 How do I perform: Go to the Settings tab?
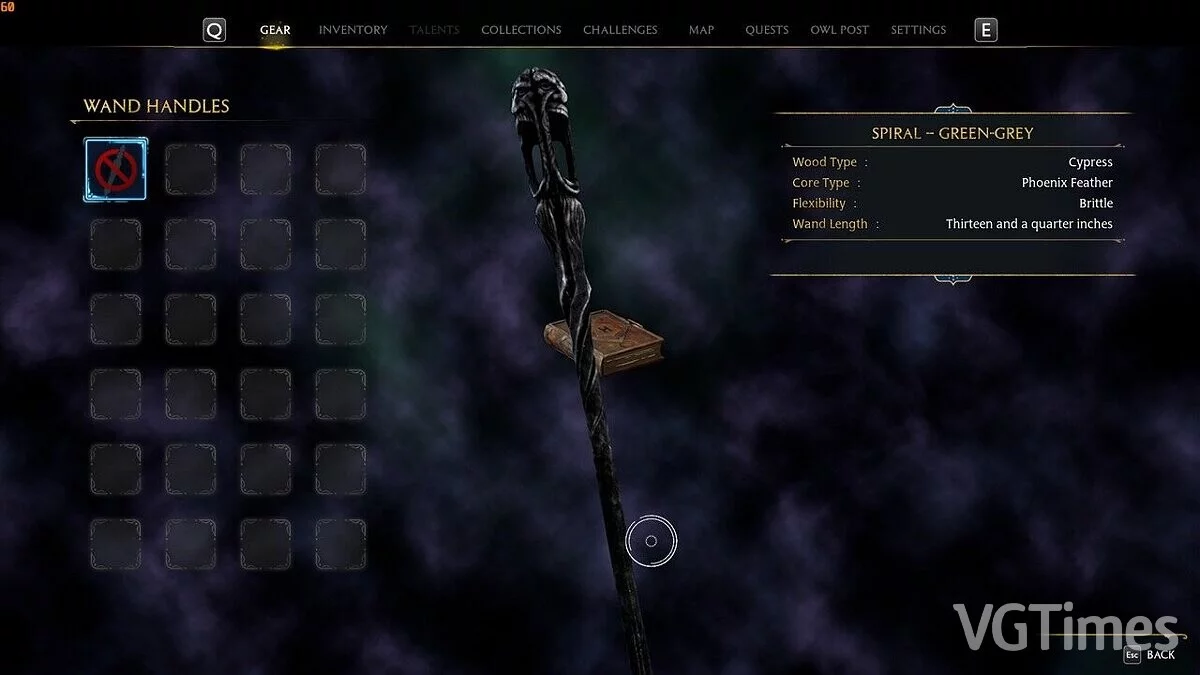click(918, 30)
